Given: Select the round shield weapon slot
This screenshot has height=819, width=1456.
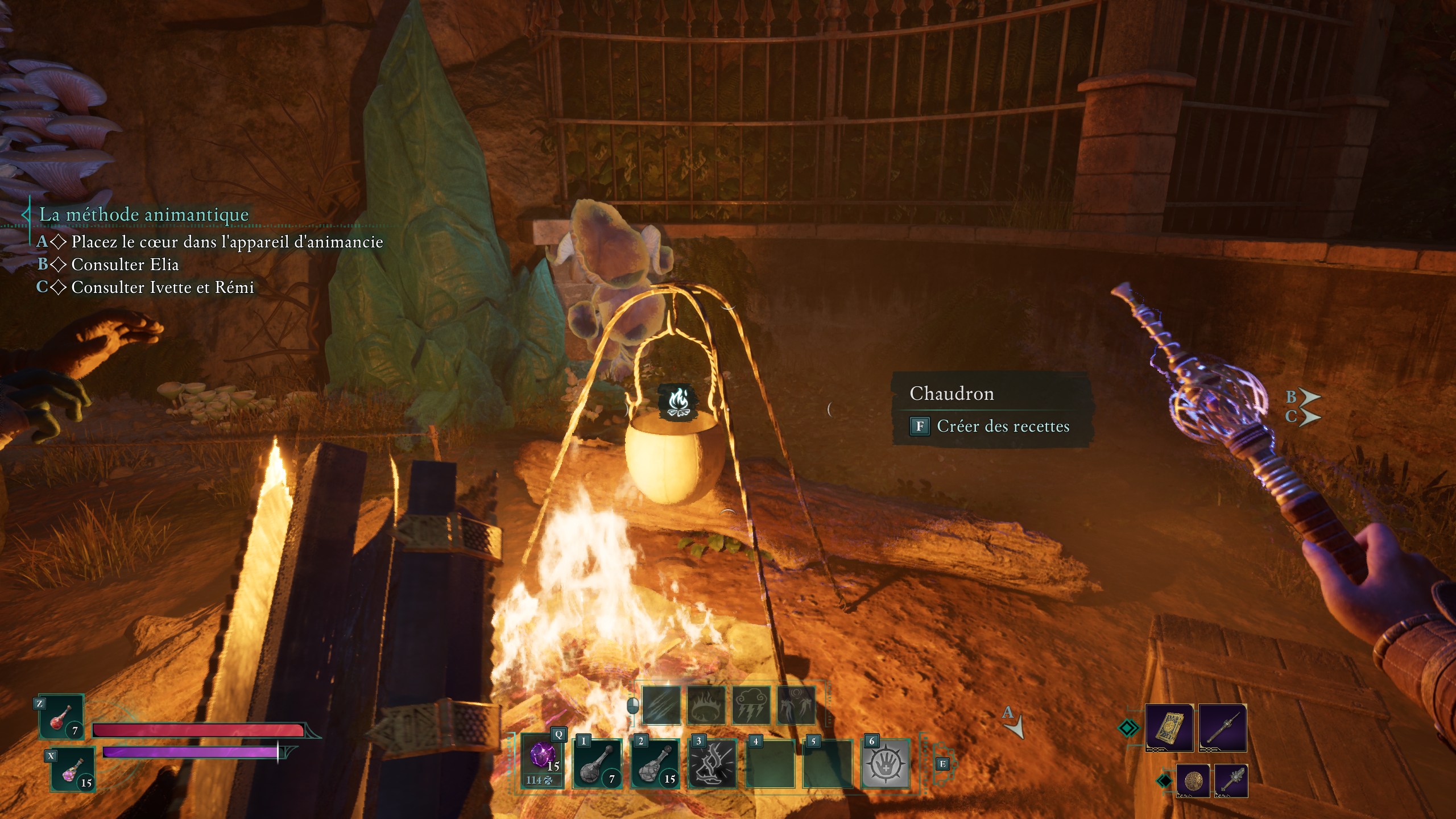Looking at the screenshot, I should tap(1193, 780).
